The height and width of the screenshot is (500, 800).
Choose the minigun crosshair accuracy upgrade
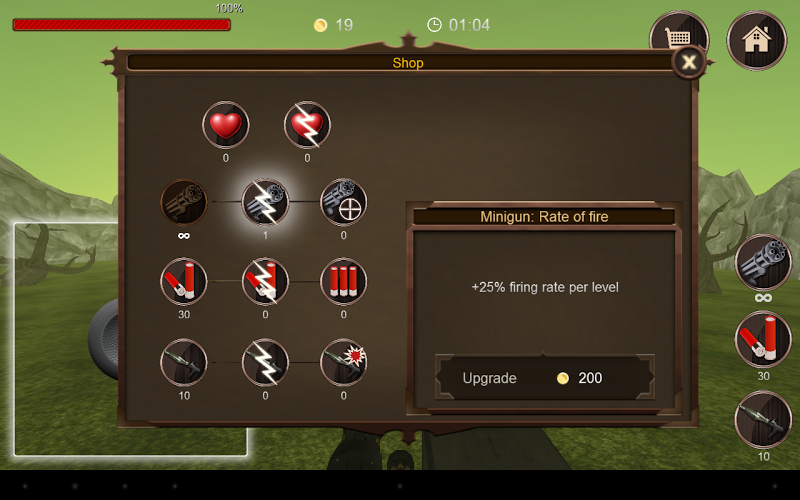[343, 203]
